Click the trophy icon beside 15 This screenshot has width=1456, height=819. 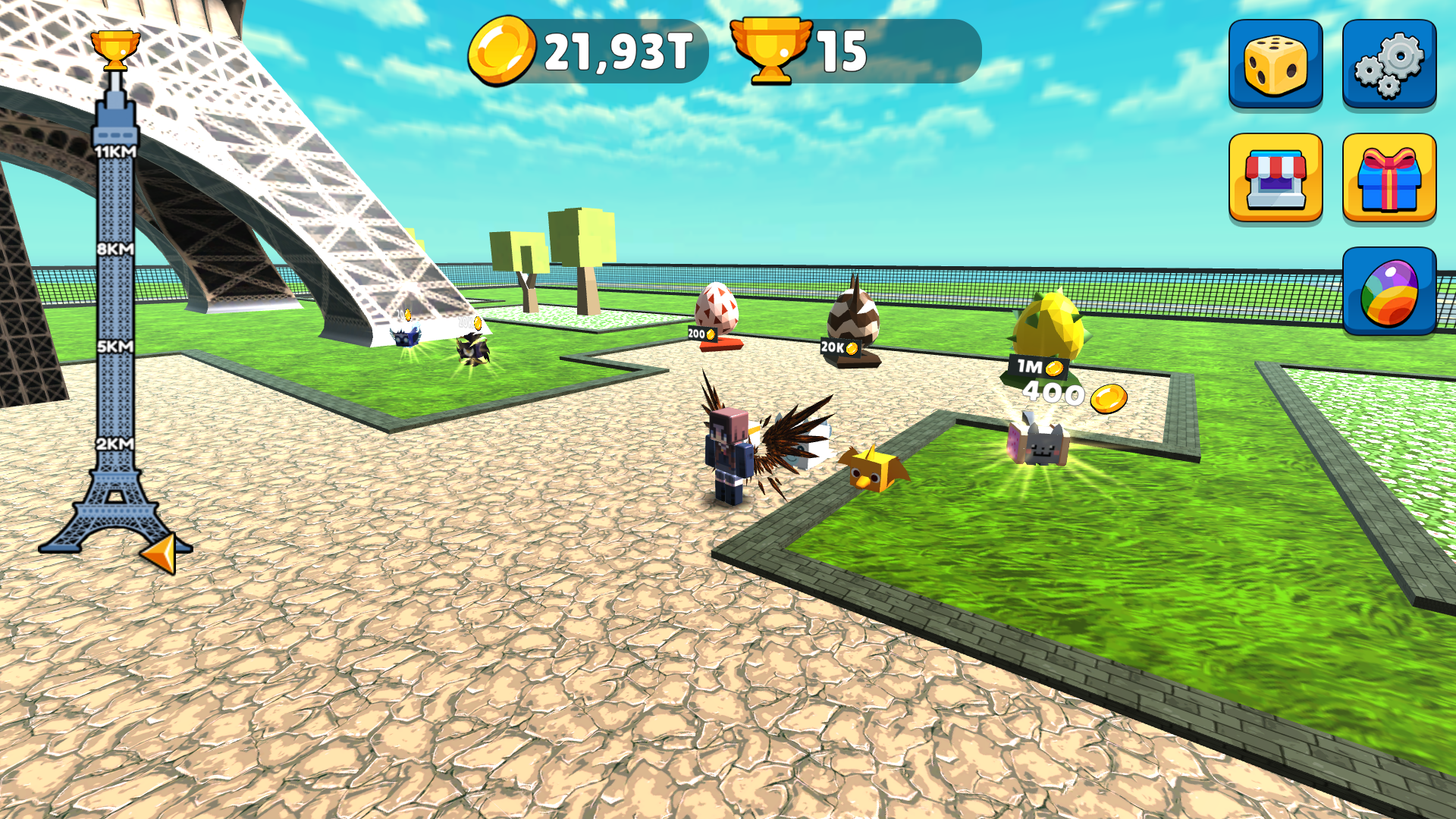point(770,50)
